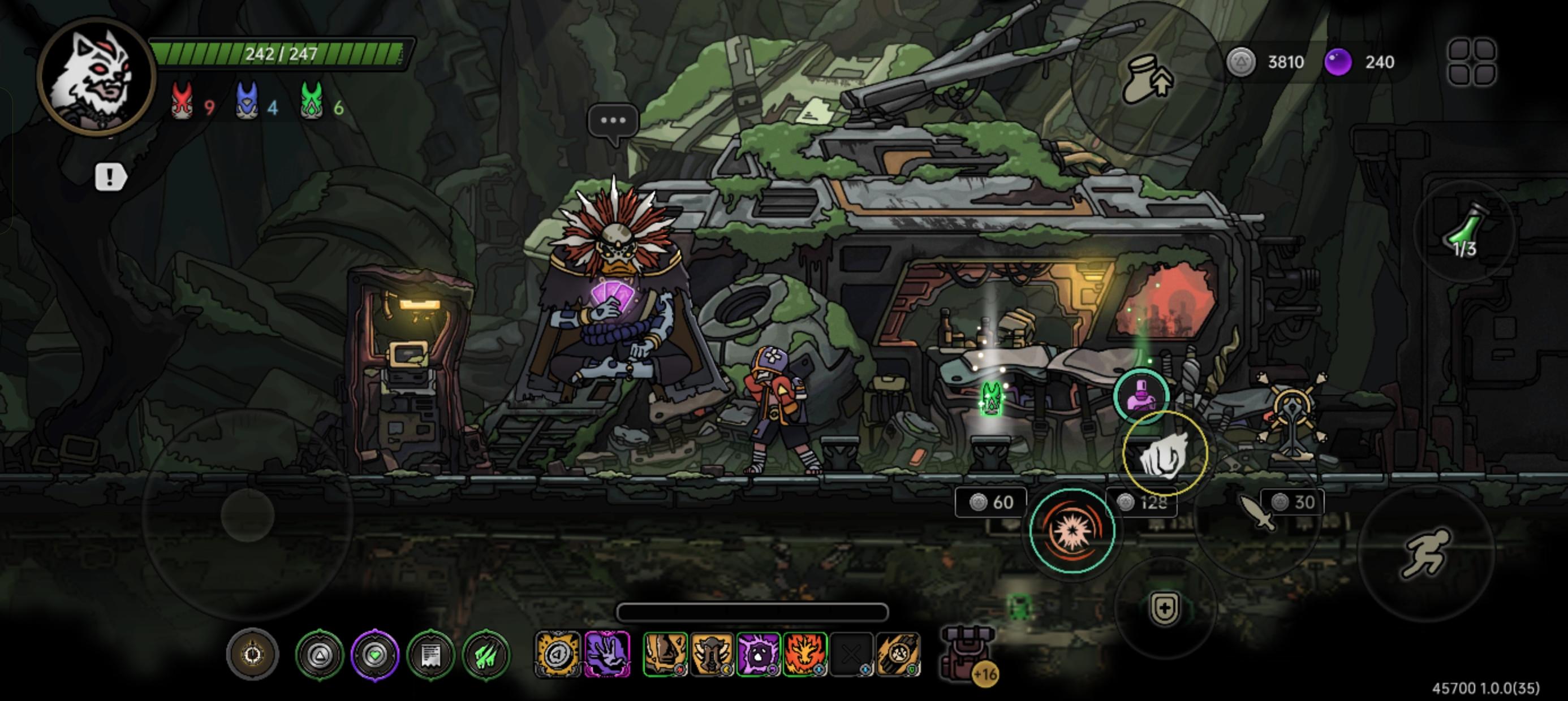This screenshot has width=1568, height=701.
Task: Tap the speech bubble to talk
Action: 613,122
